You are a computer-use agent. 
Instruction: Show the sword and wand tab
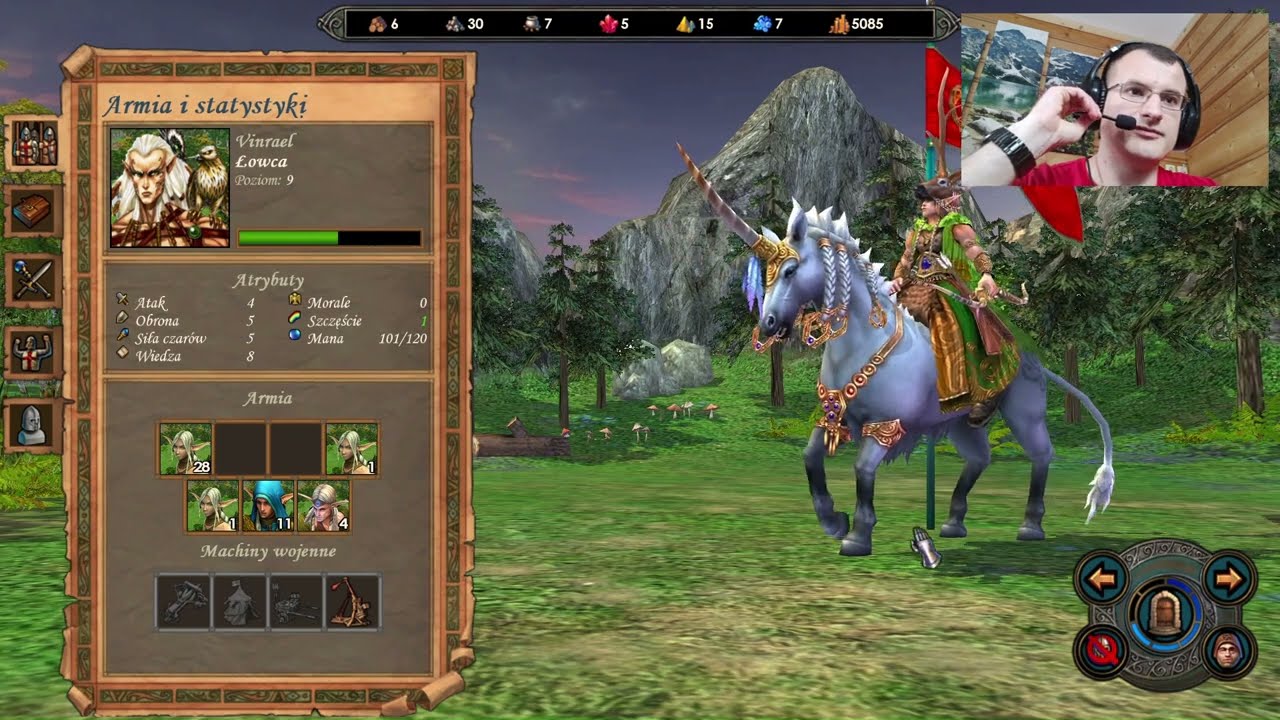[34, 280]
